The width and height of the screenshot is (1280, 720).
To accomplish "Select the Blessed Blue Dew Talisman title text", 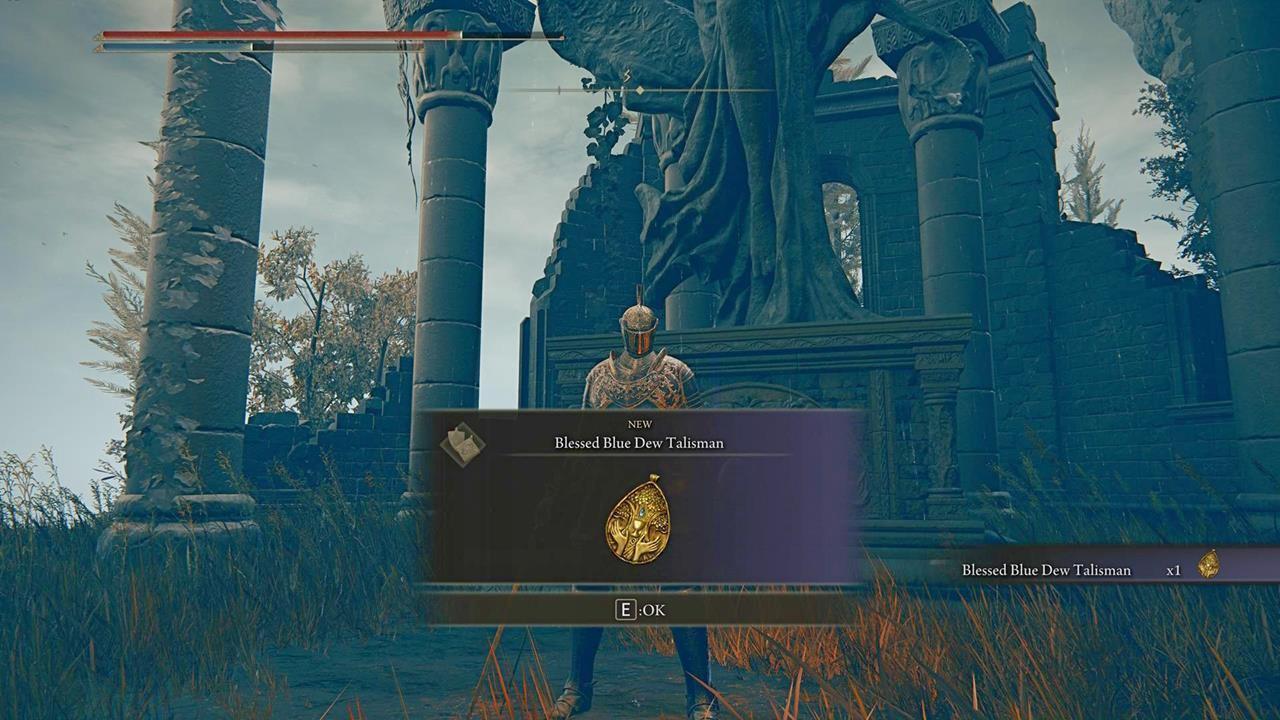I will coord(640,444).
